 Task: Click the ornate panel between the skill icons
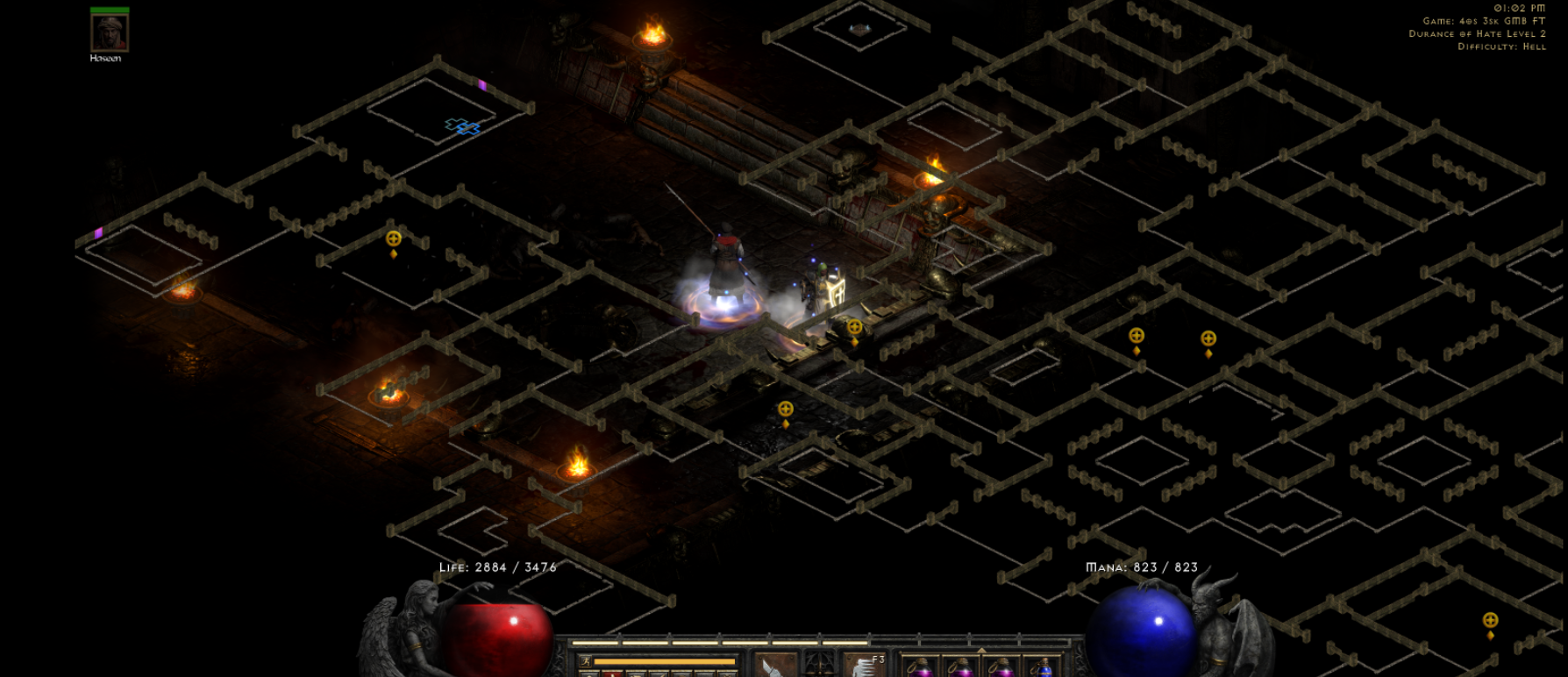(820, 665)
